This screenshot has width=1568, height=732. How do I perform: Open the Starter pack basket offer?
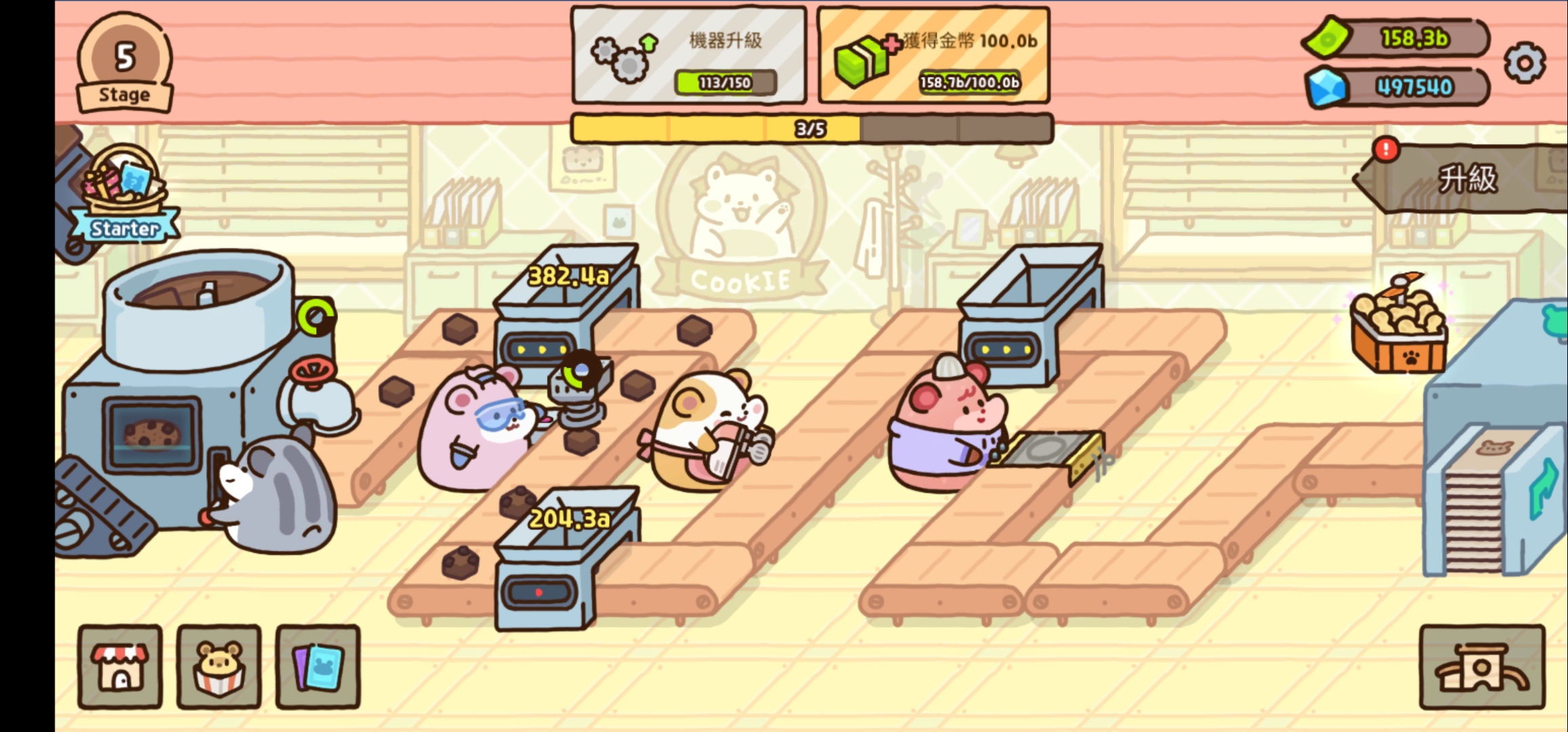point(125,193)
